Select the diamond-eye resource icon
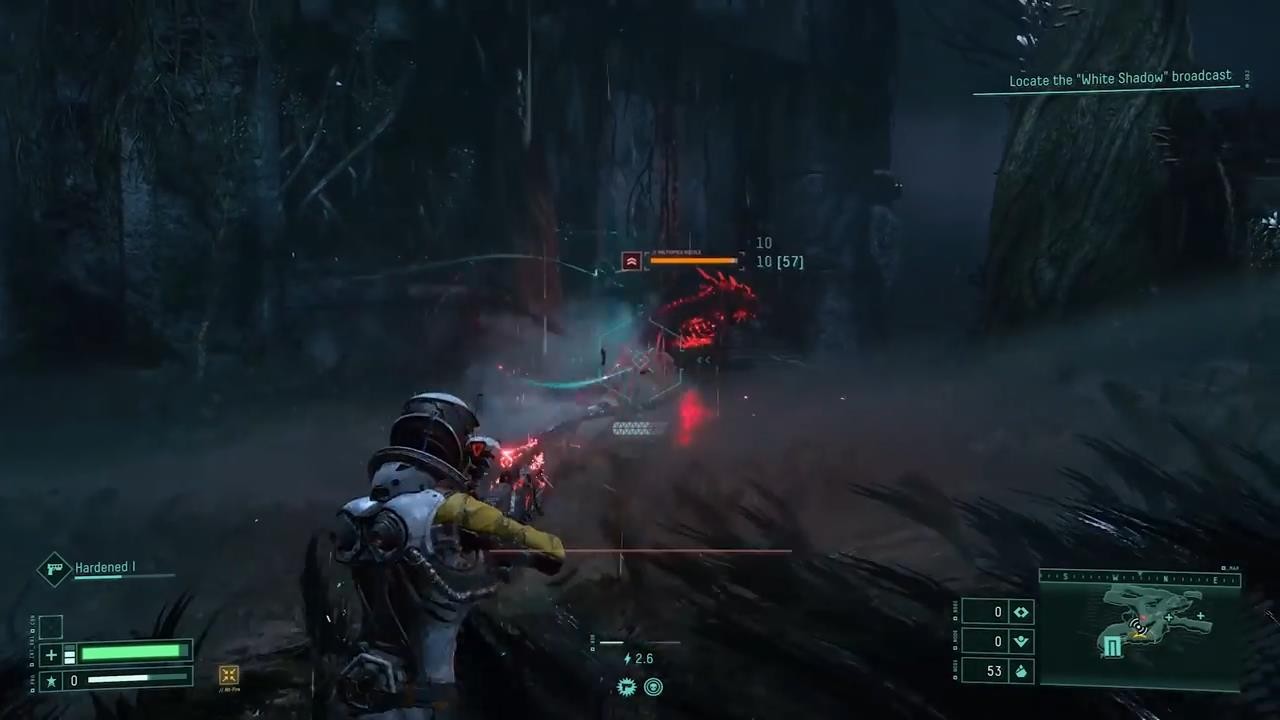 [1021, 612]
